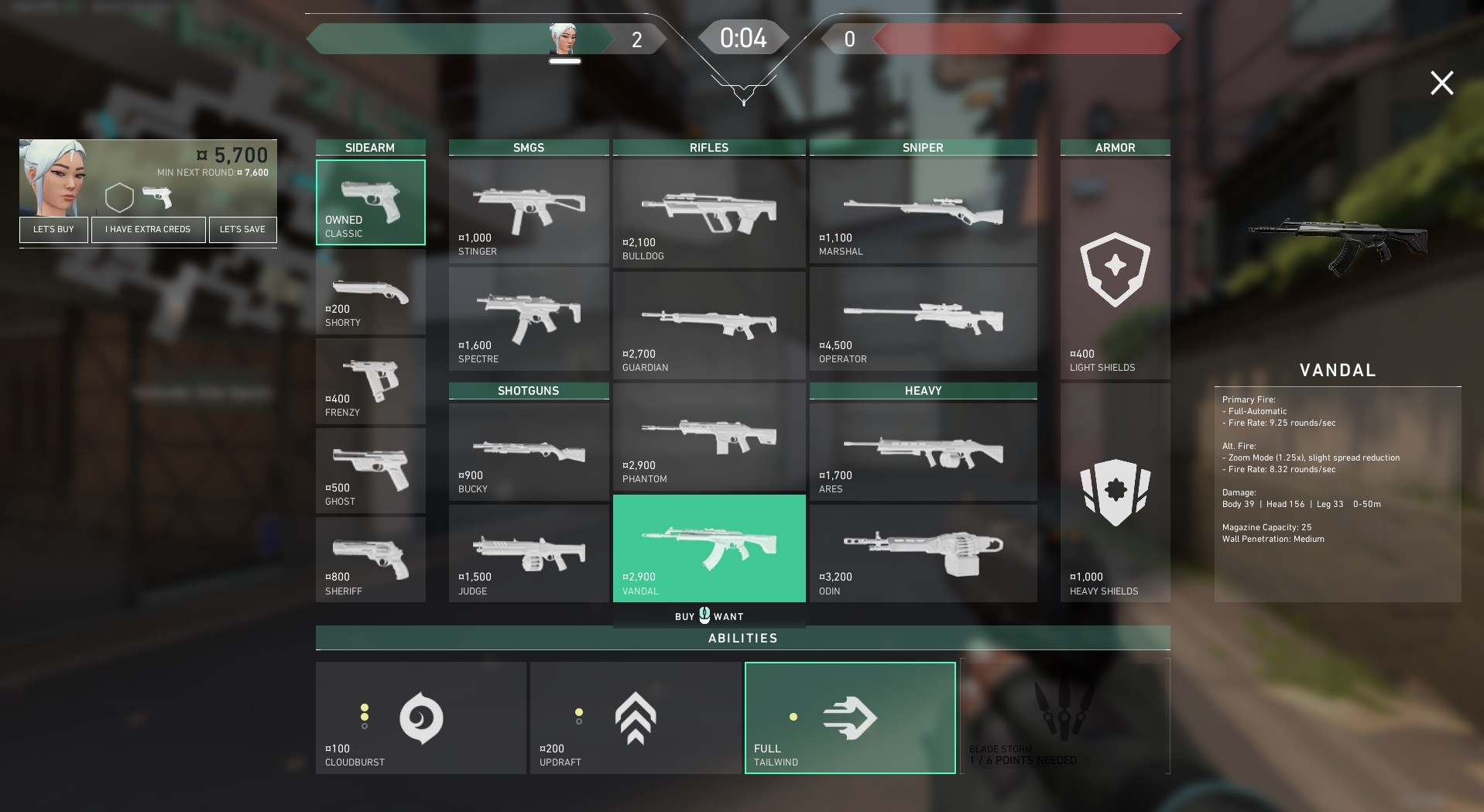Choose the Judge shotgun
The image size is (1484, 812).
tap(529, 553)
